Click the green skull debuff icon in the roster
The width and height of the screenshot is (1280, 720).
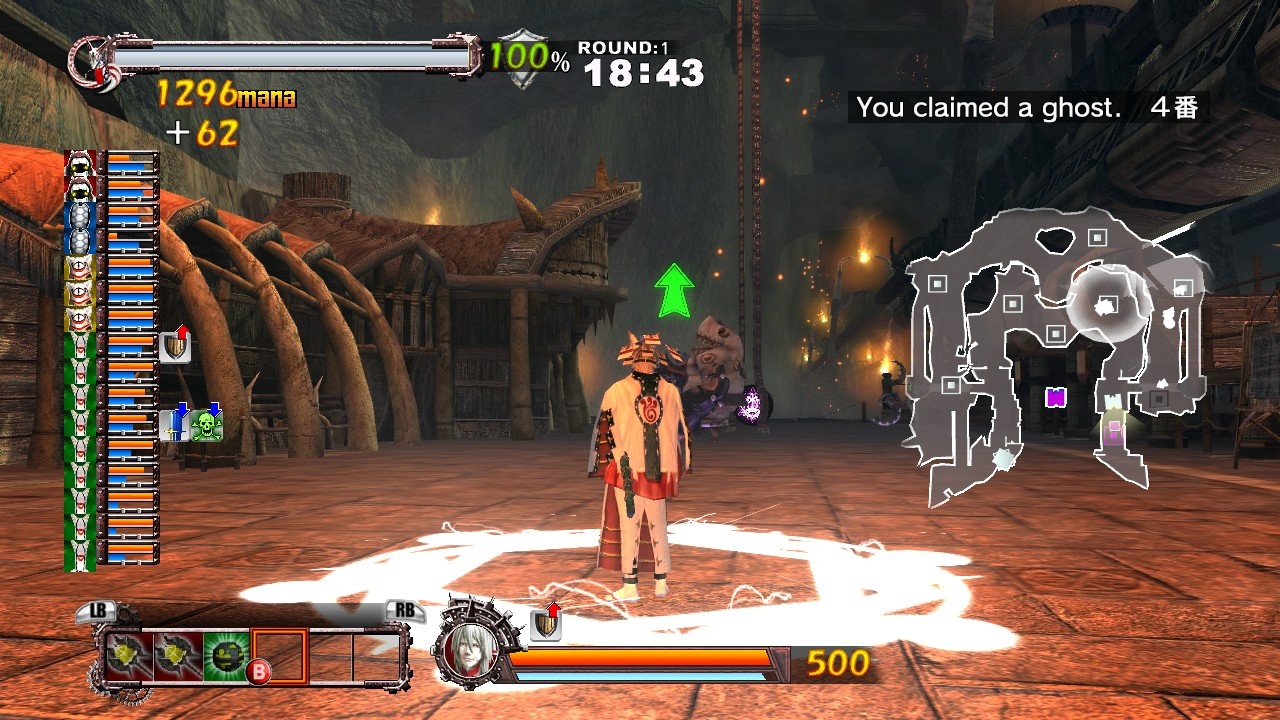(208, 425)
